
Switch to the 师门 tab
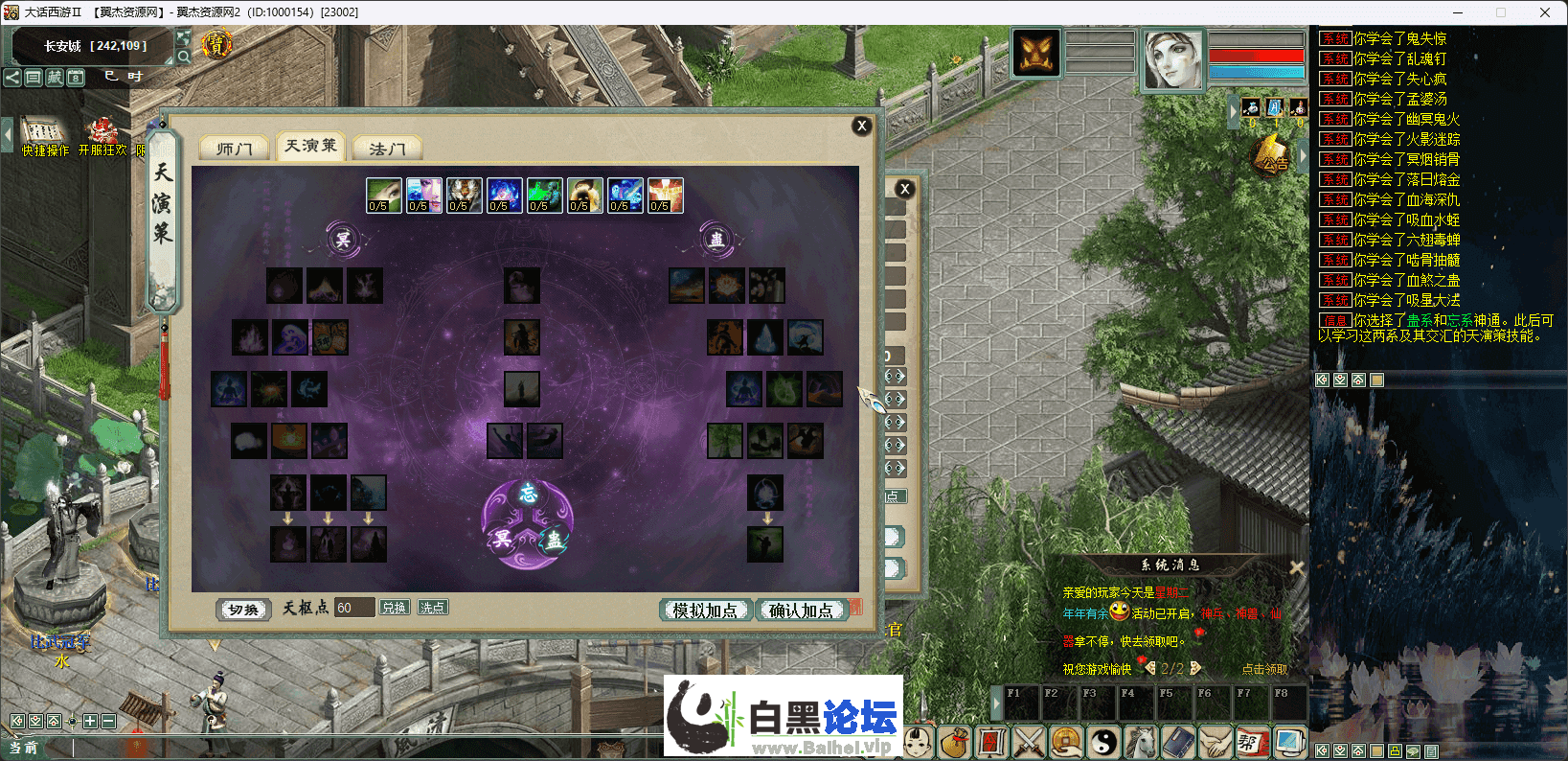coord(233,147)
